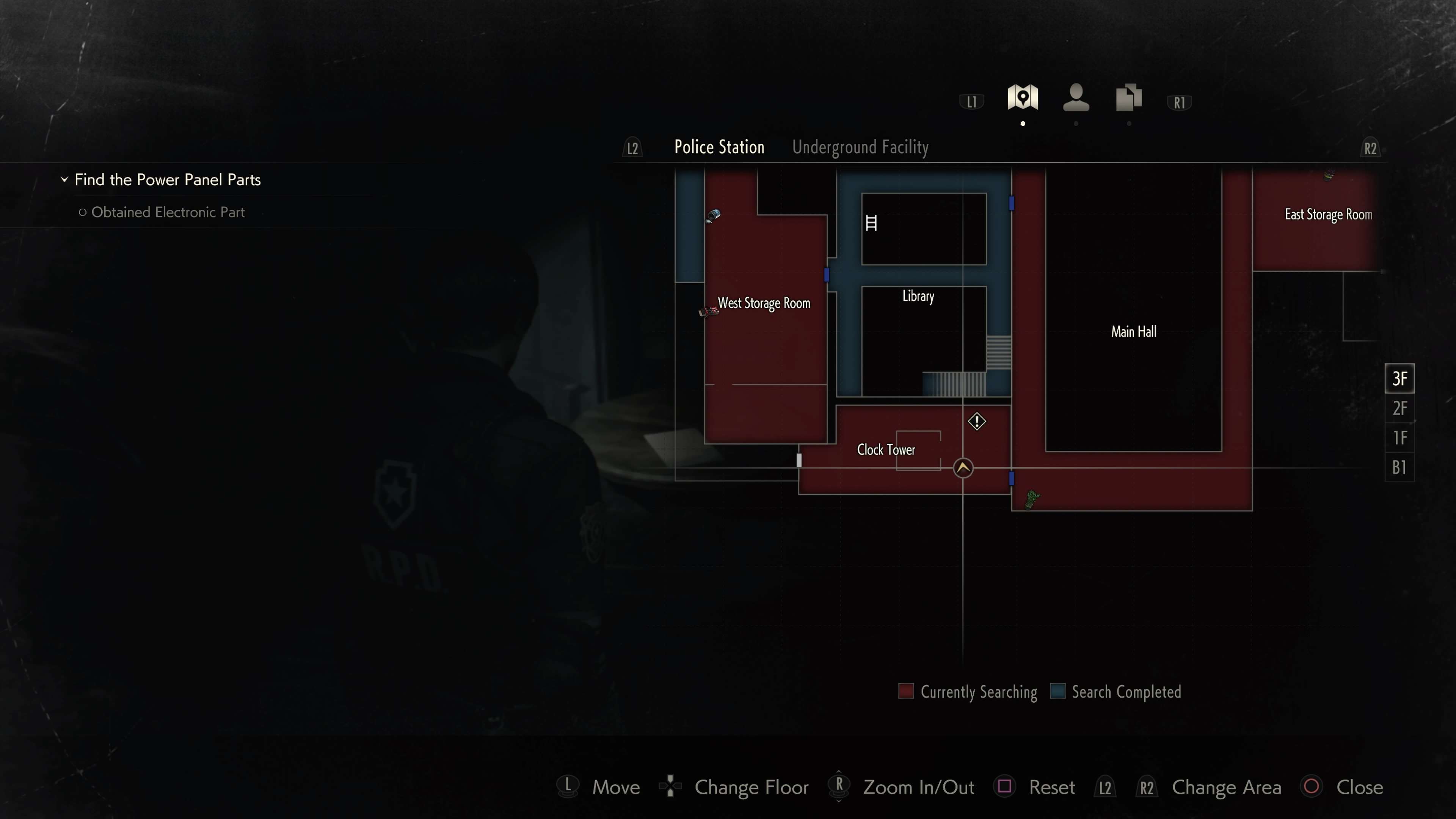
Task: Choose the West Storage Room on the map
Action: coord(764,303)
